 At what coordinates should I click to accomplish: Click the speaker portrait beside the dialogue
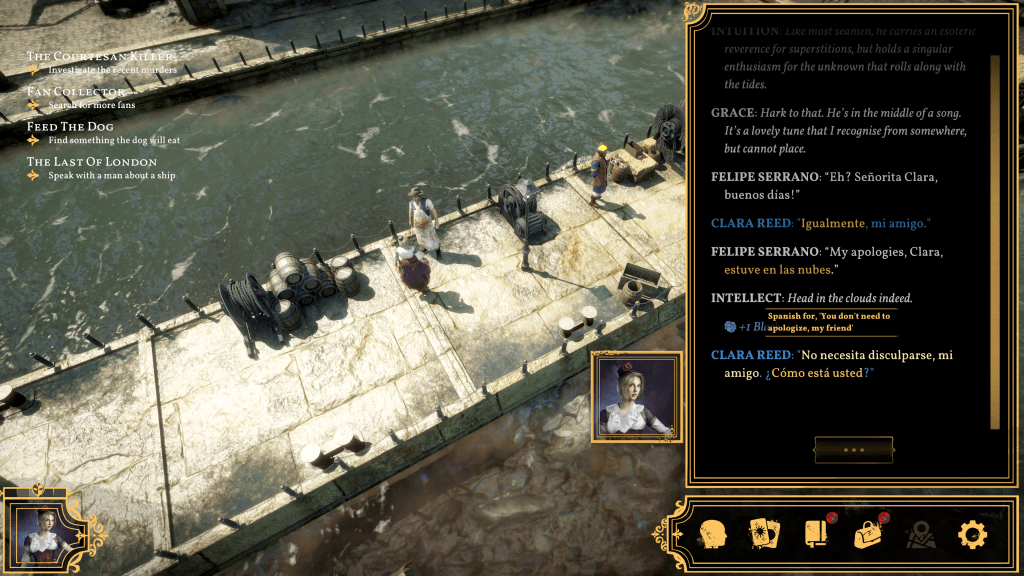click(x=636, y=395)
